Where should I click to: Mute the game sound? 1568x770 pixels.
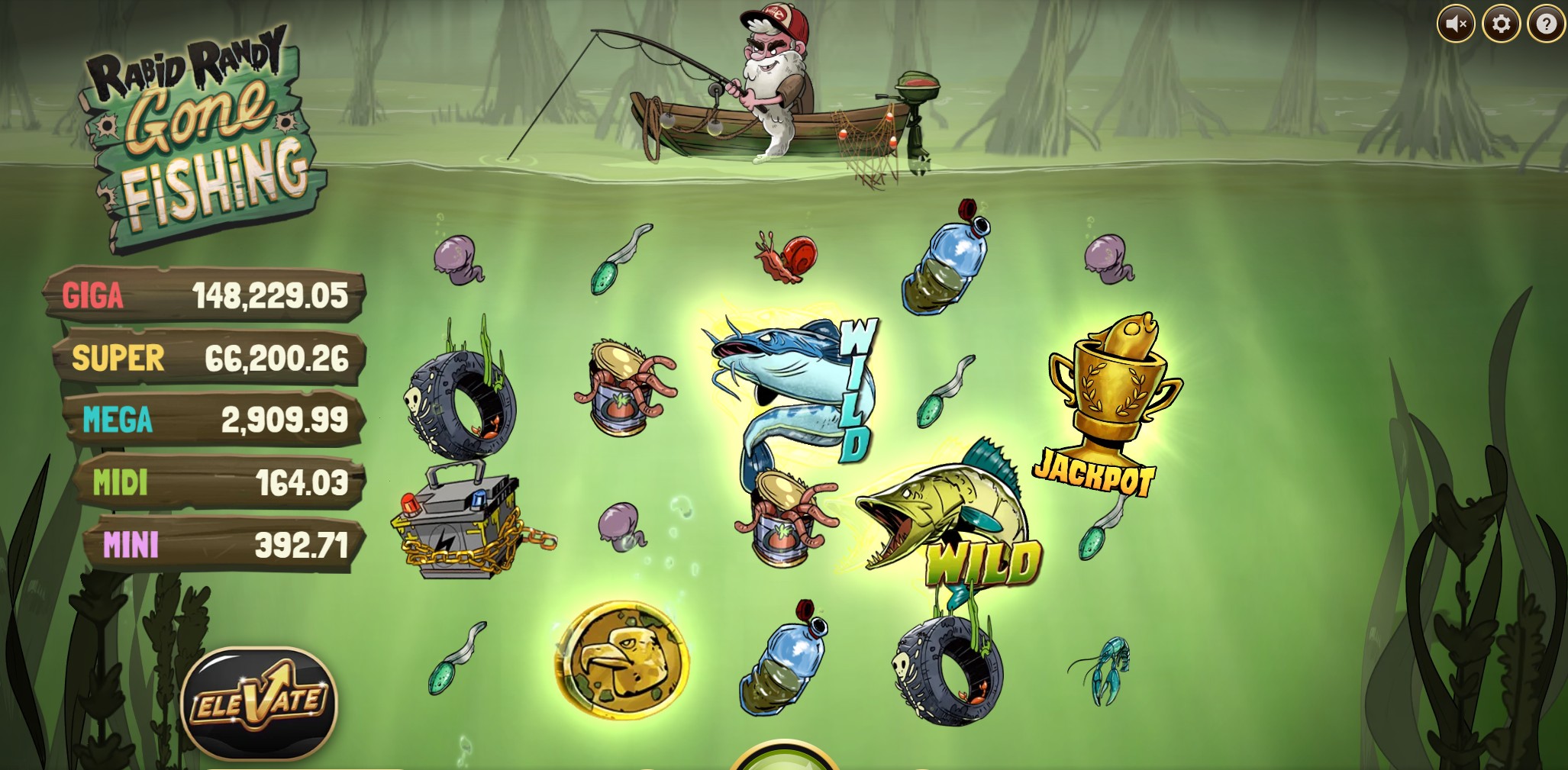[x=1456, y=24]
